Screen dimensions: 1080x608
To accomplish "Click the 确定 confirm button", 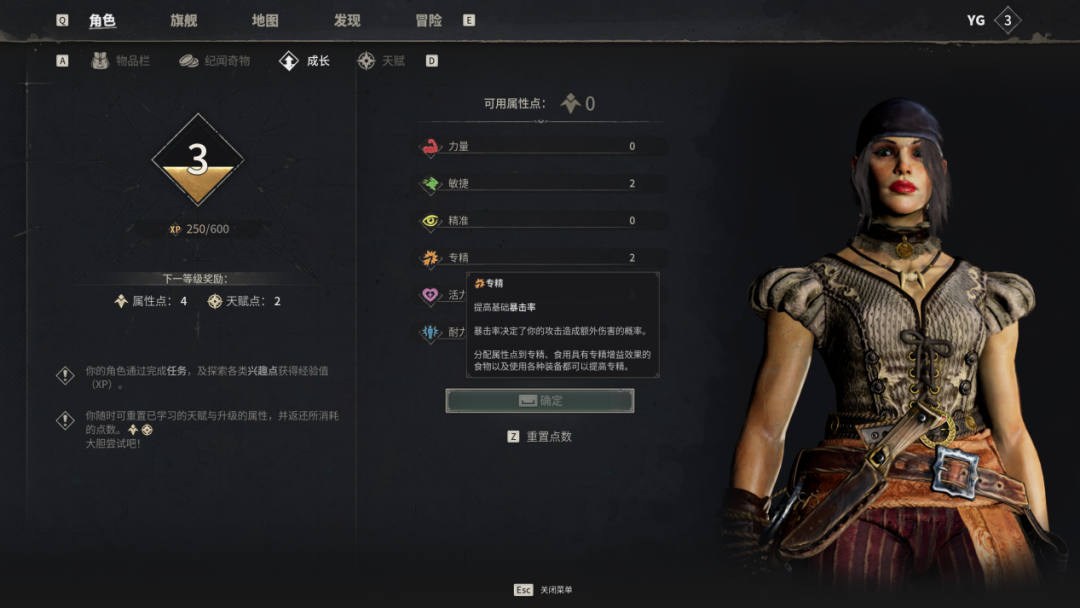I will [x=540, y=401].
